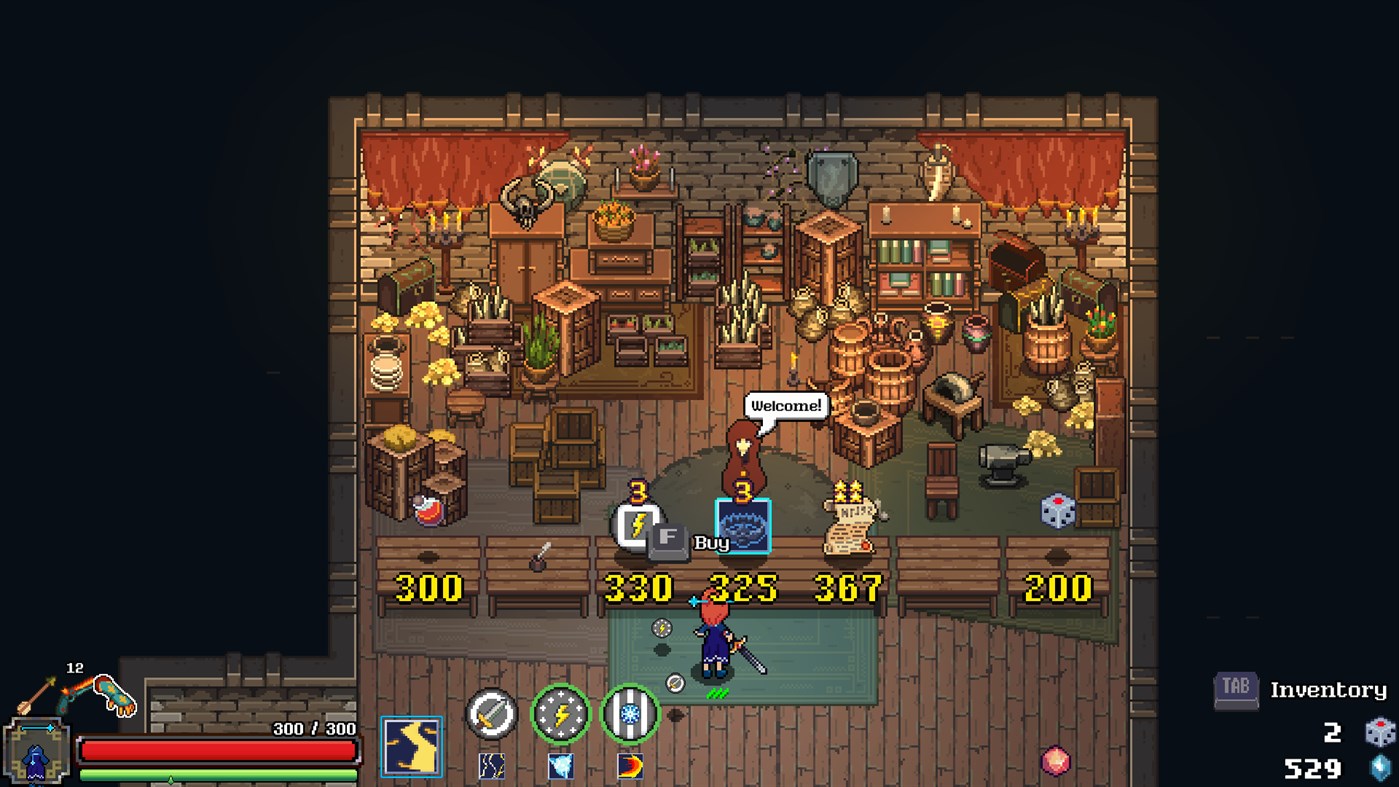This screenshot has height=787, width=1399.
Task: Select the lightning charge ability ring icon
Action: tap(561, 715)
